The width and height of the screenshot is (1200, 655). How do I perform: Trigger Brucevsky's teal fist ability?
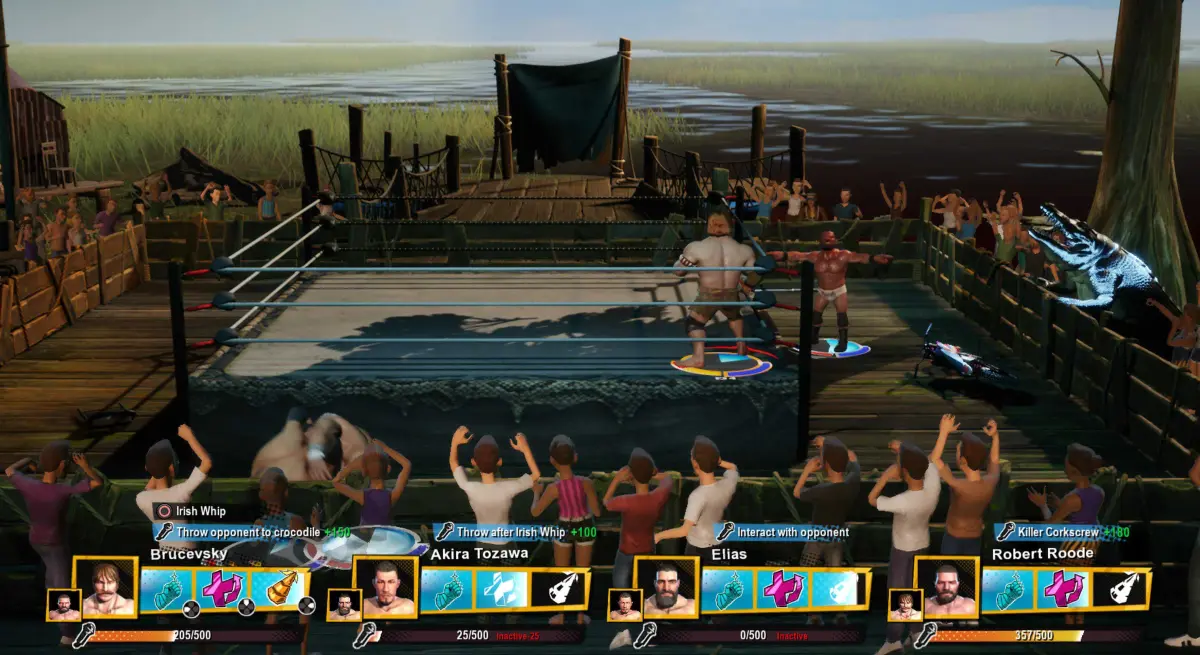coord(167,590)
